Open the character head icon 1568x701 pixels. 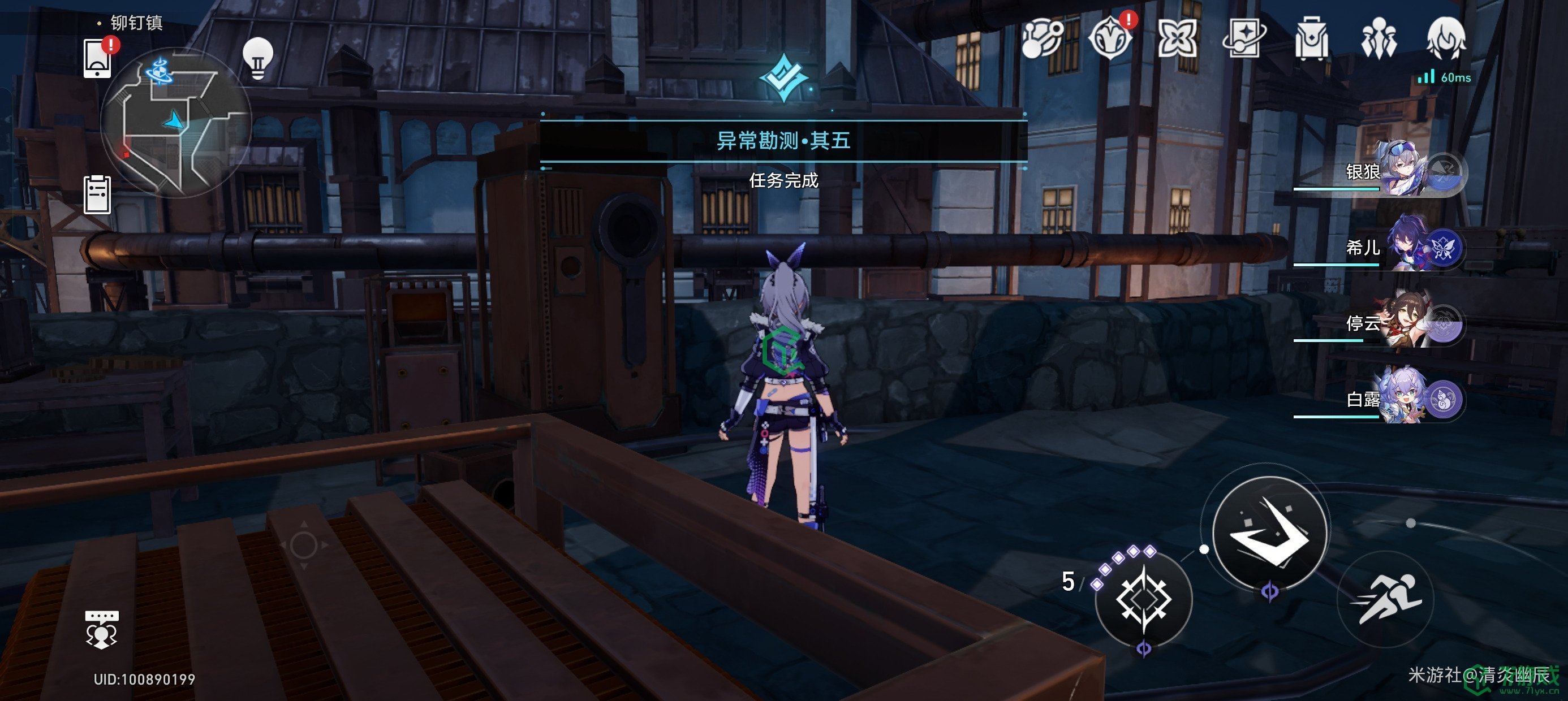coord(1446,39)
